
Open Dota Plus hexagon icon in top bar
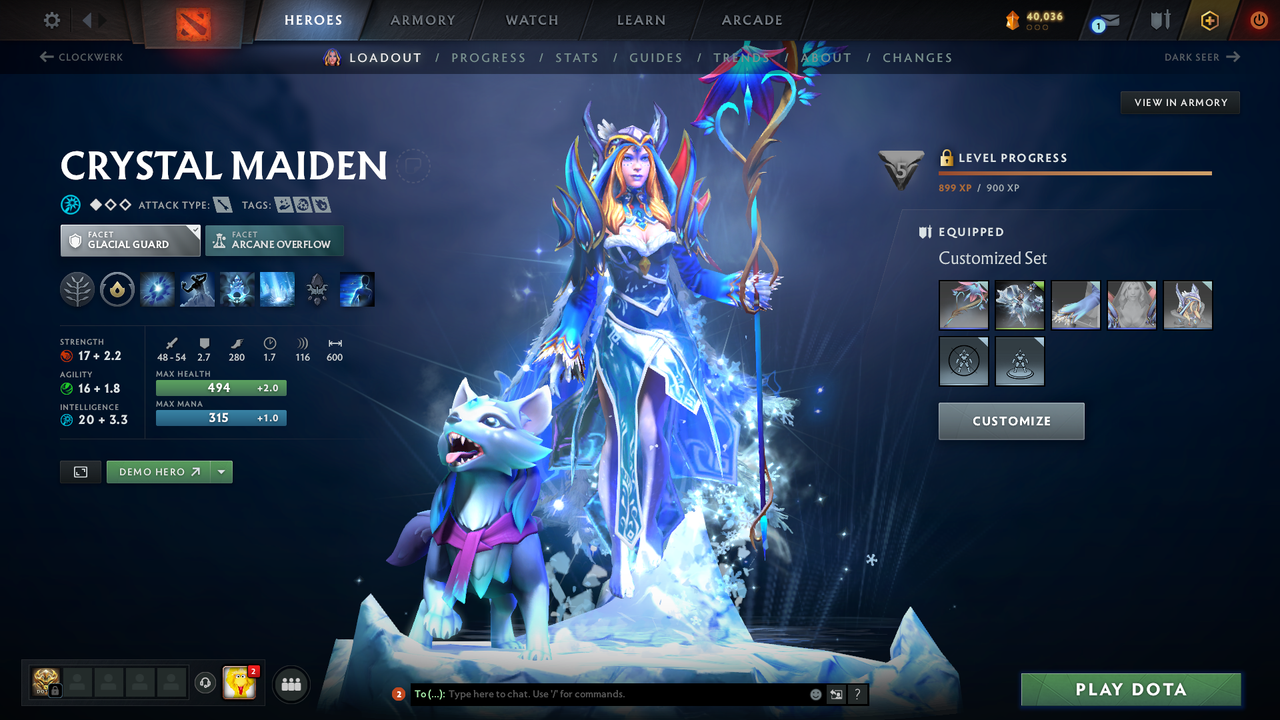coord(1209,19)
